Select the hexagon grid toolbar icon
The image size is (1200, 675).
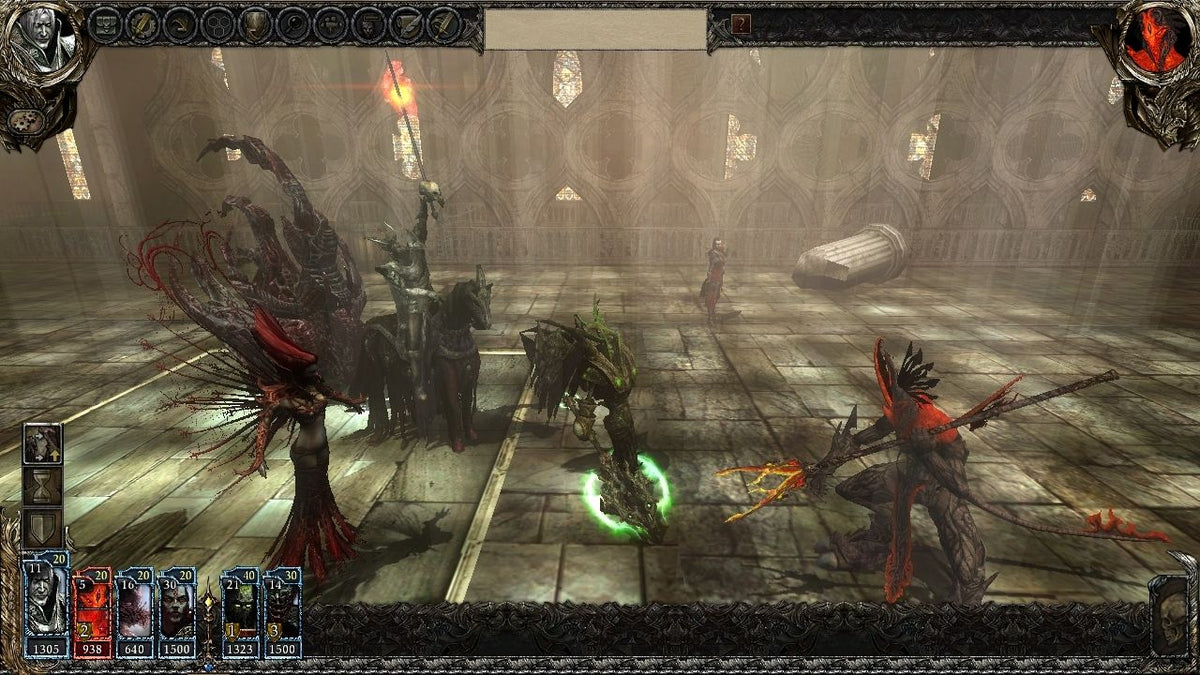(x=218, y=25)
